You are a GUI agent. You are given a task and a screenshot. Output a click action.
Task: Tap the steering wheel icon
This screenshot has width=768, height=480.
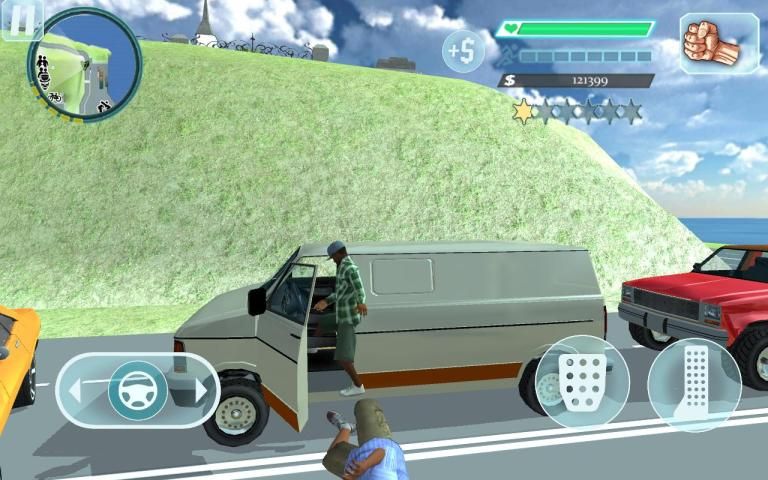click(137, 389)
